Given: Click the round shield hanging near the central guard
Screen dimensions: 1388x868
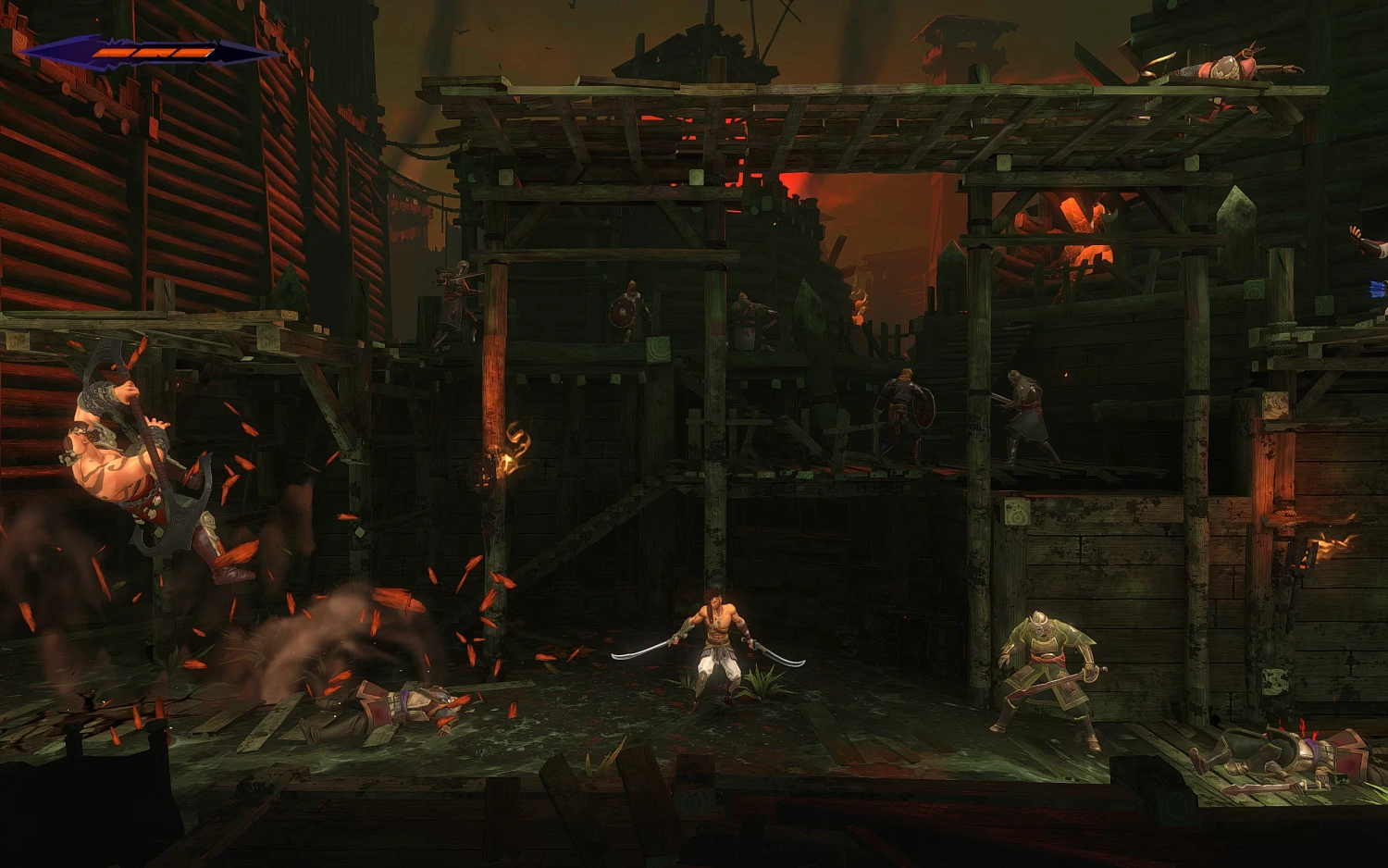Looking at the screenshot, I should [621, 312].
